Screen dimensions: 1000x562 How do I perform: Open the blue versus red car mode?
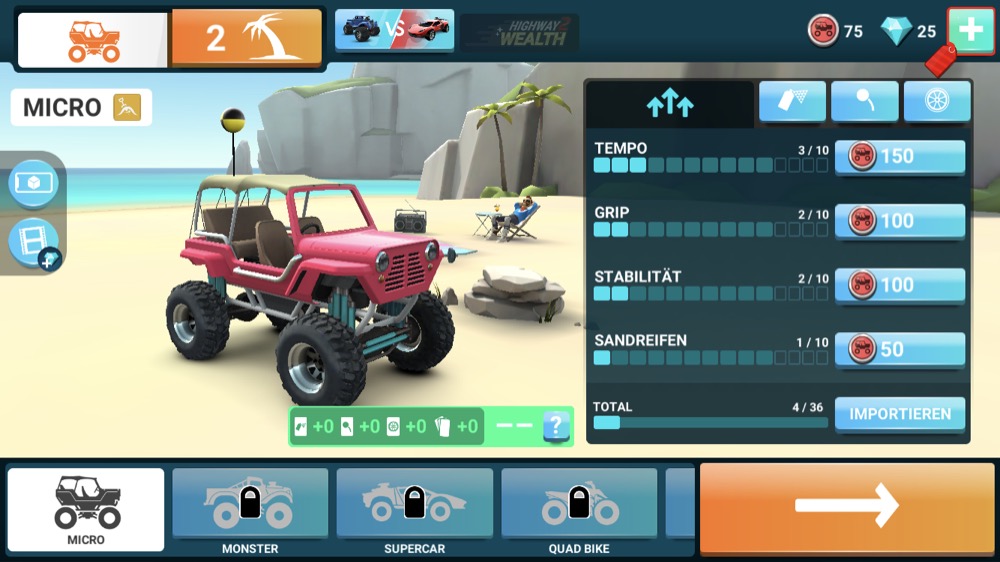point(394,30)
